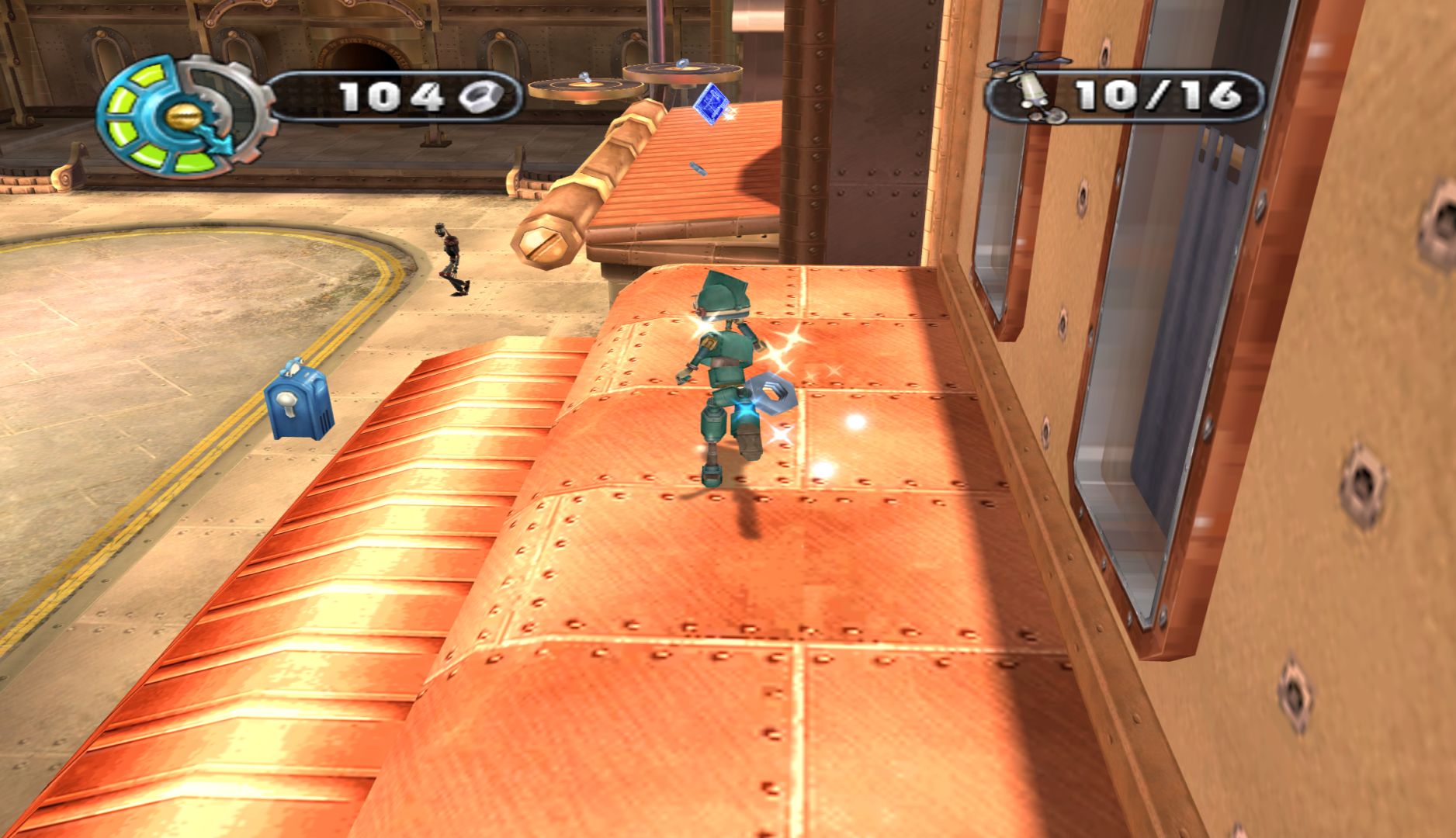Click the silver nut currency icon
The image size is (1456, 838).
480,97
